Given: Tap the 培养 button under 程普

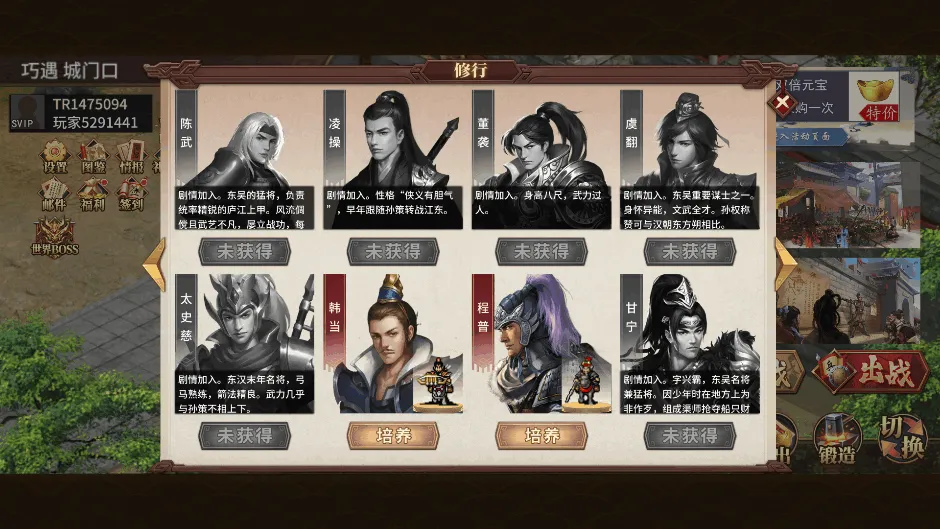Looking at the screenshot, I should tap(541, 436).
